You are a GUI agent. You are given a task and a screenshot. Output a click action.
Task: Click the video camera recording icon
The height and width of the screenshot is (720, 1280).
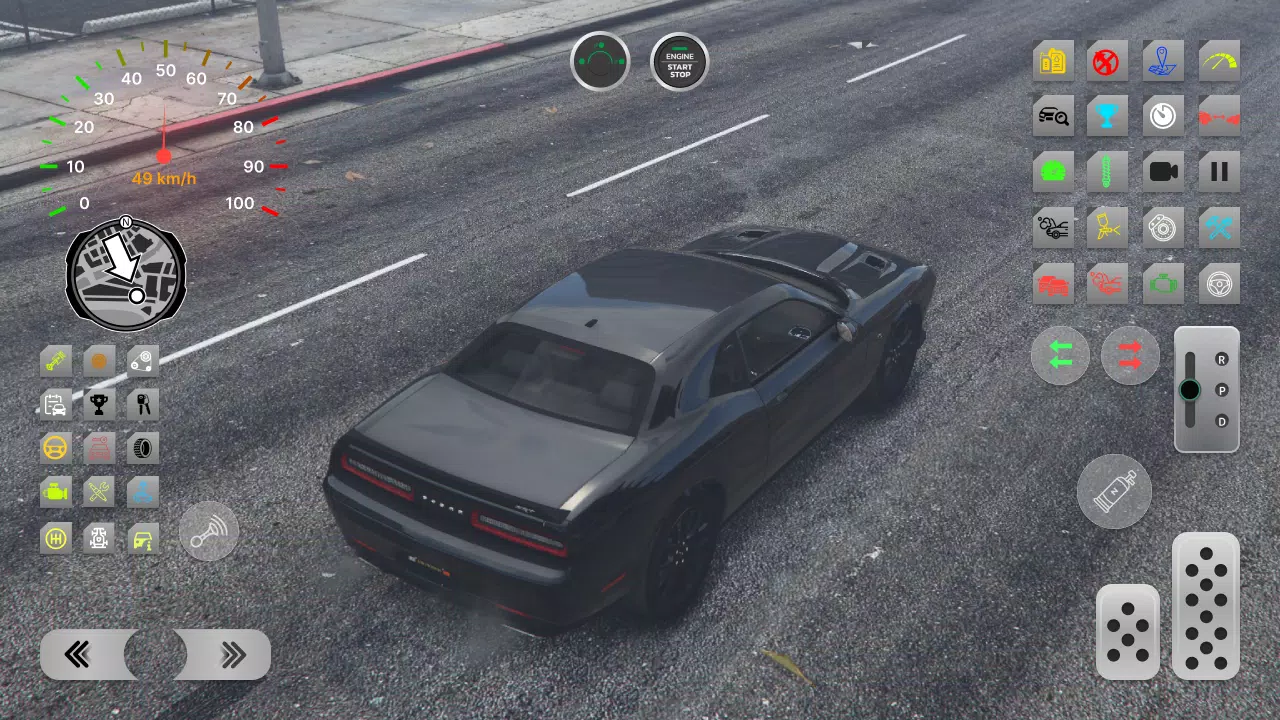pyautogui.click(x=1163, y=170)
